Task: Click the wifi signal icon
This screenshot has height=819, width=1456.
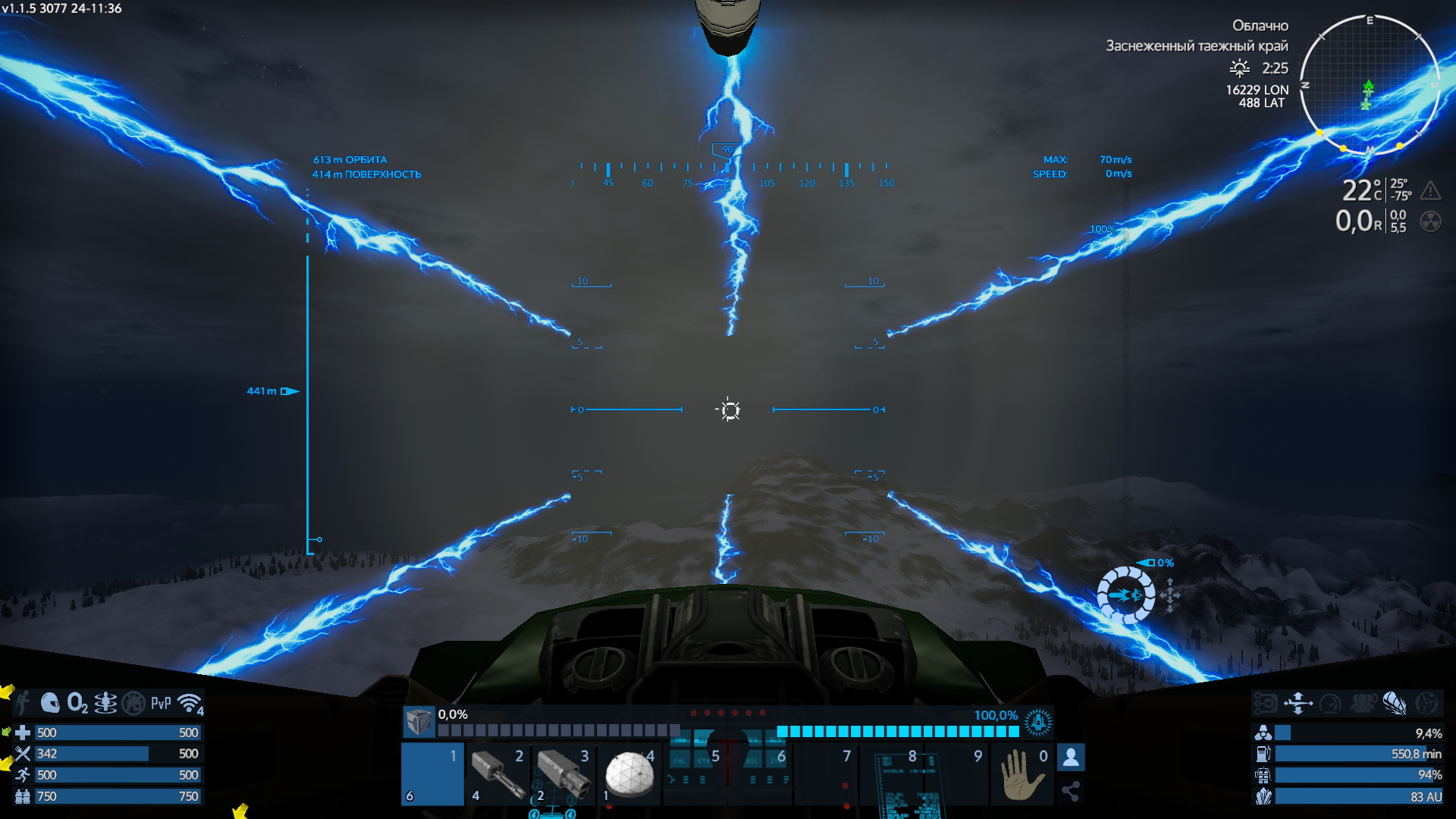Action: coord(190,703)
